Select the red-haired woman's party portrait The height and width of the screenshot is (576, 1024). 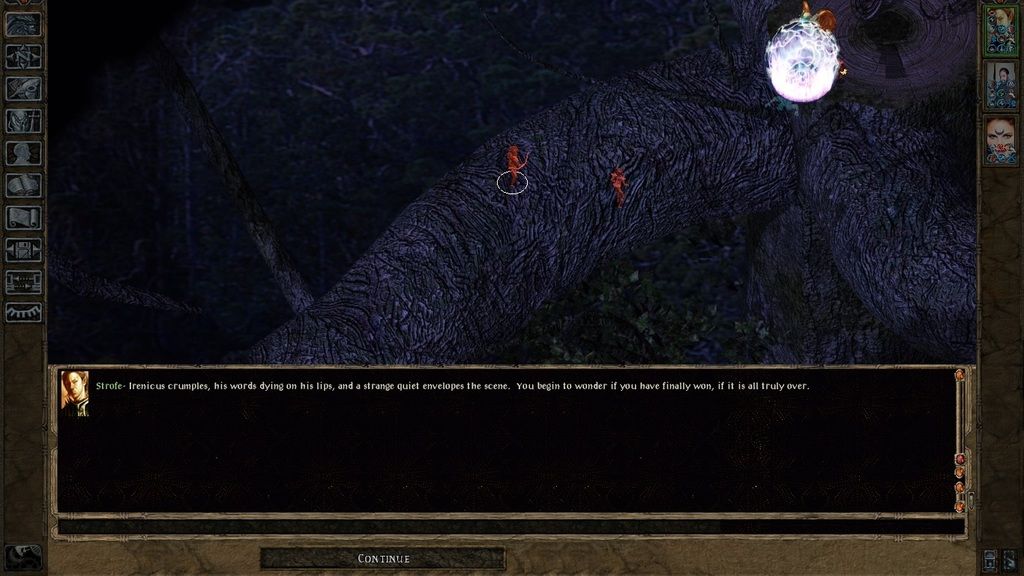(x=1000, y=139)
